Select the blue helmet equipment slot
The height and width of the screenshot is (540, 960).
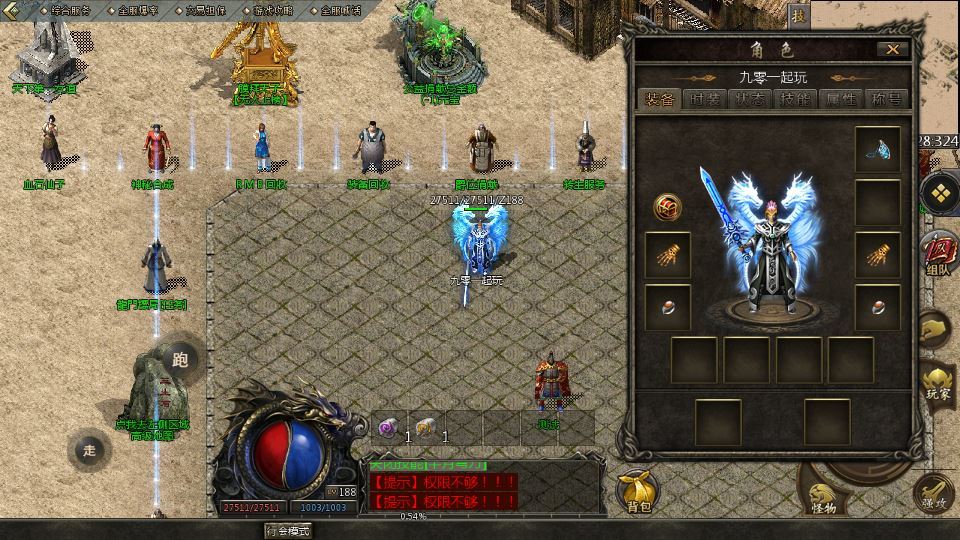click(x=877, y=150)
